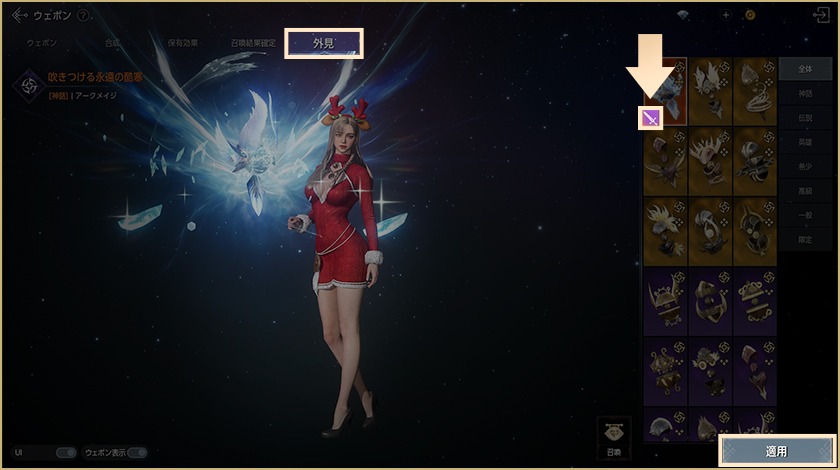Toggle the UI visibility switch
The image size is (840, 470).
66,452
